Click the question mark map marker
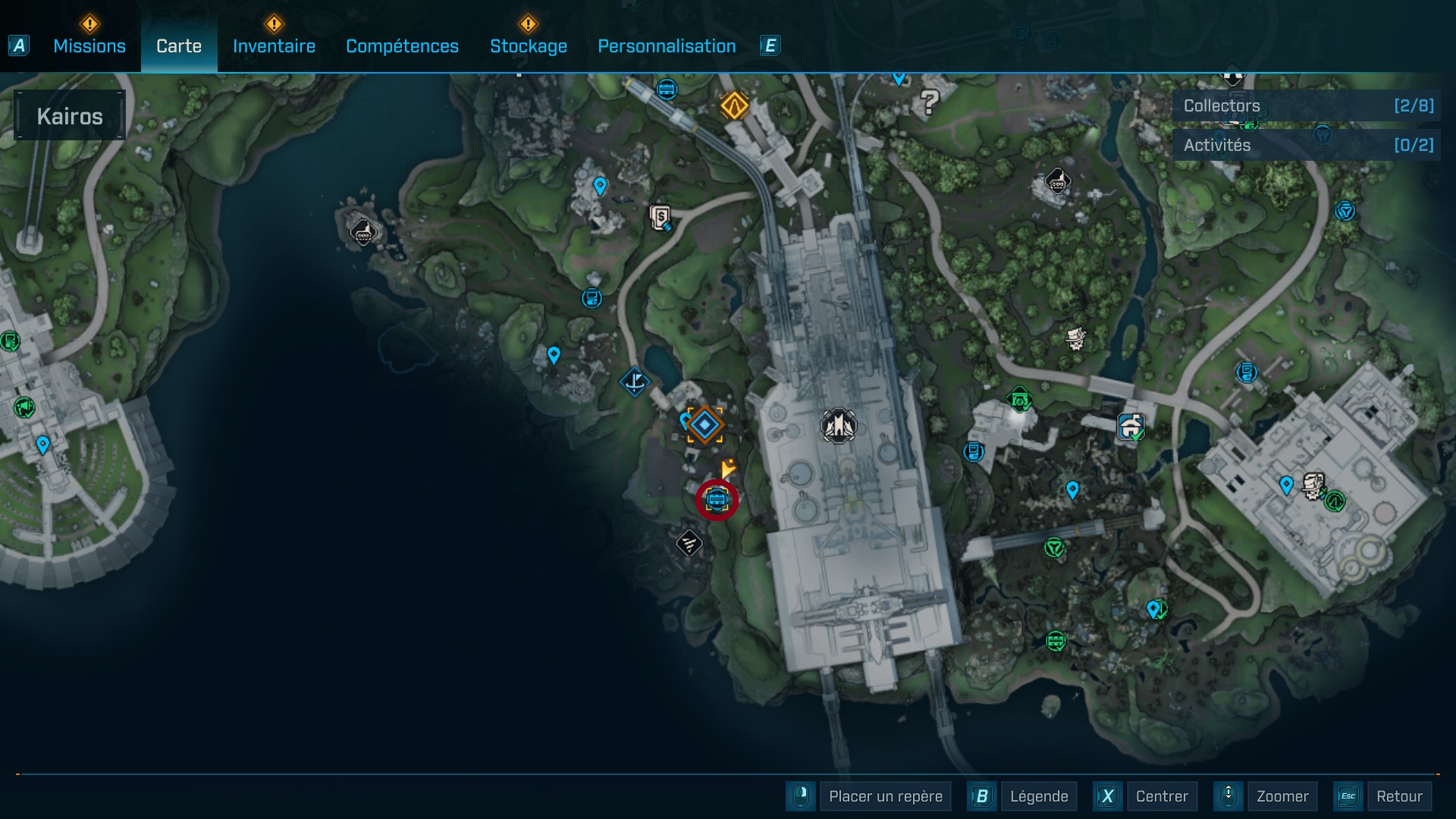Screen dimensions: 1456x819 point(930,101)
